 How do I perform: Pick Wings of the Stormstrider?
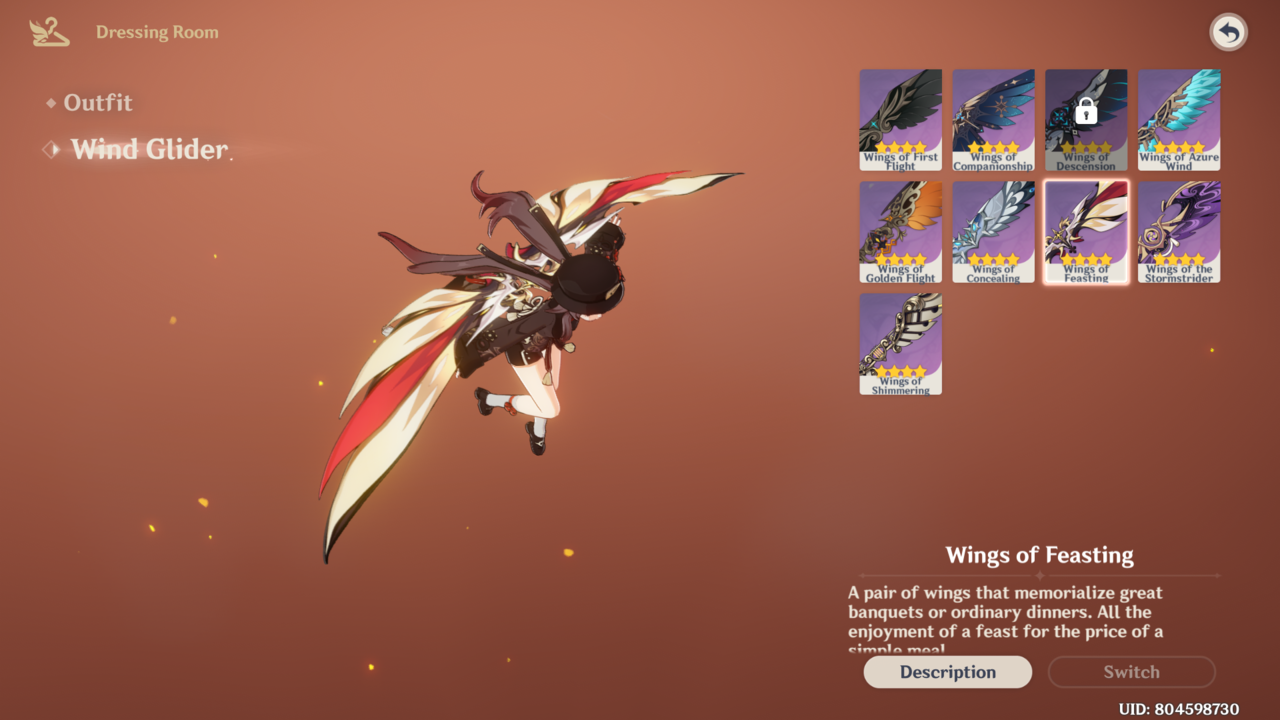pyautogui.click(x=1179, y=232)
